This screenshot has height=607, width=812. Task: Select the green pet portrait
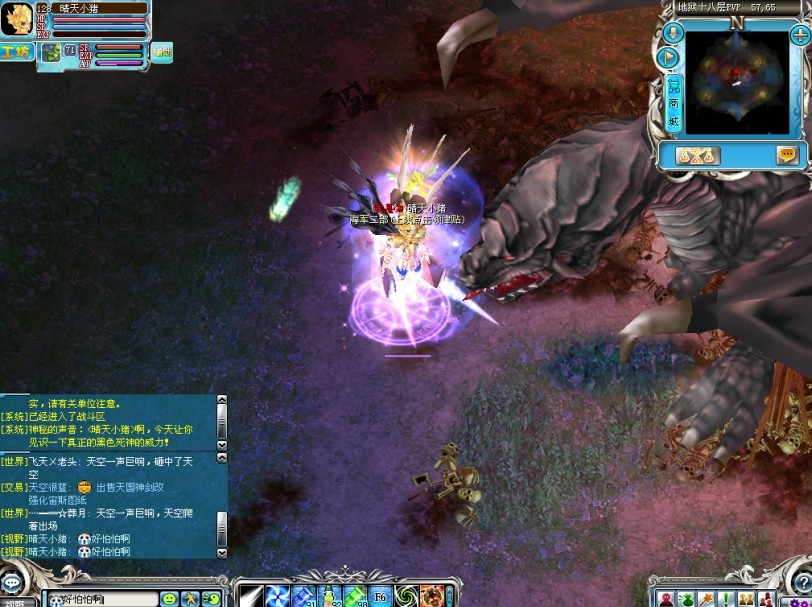pos(50,53)
